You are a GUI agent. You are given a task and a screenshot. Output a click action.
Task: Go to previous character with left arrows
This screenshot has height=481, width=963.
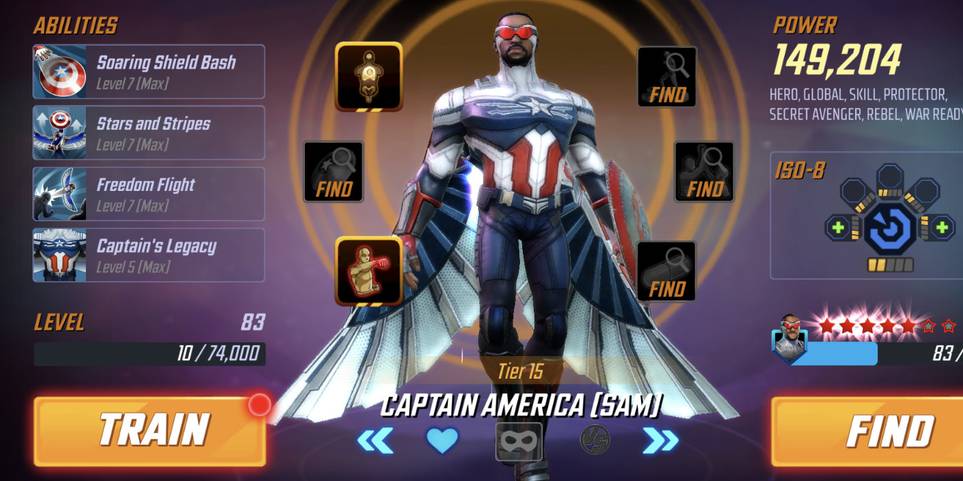coord(375,440)
